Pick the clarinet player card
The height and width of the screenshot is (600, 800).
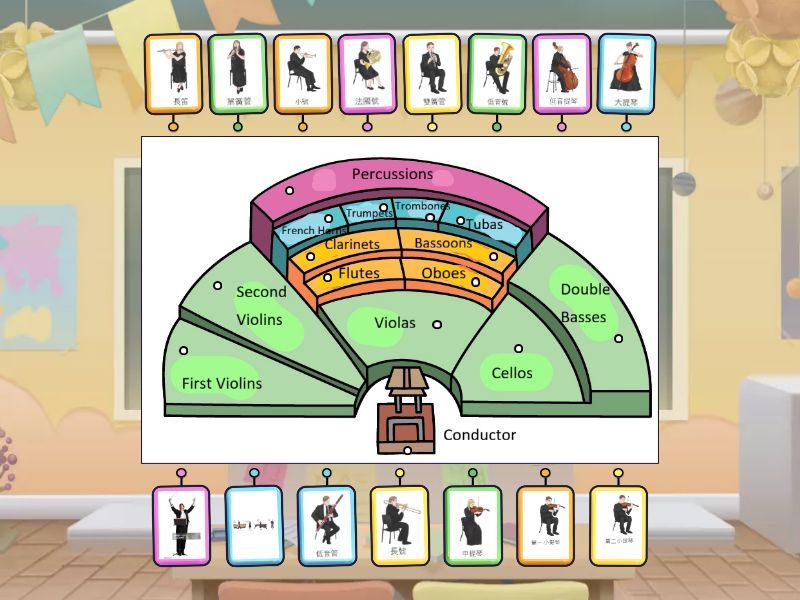pos(238,73)
